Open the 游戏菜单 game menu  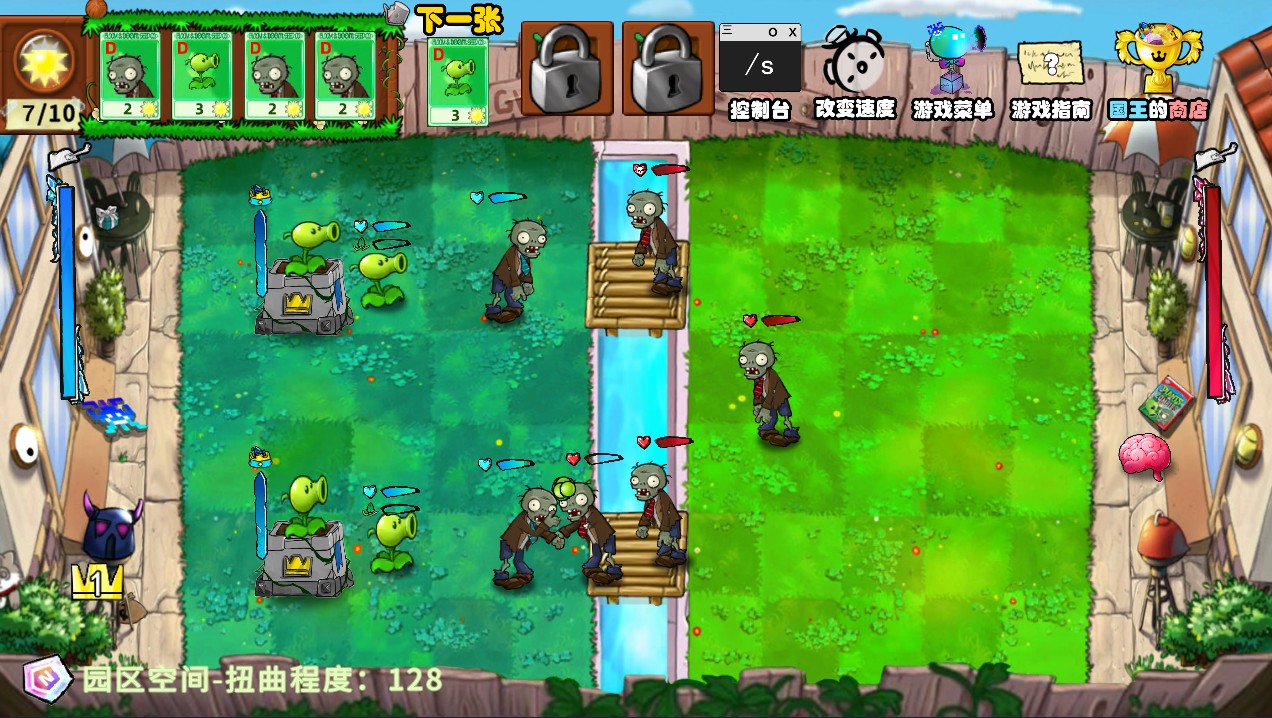click(951, 64)
